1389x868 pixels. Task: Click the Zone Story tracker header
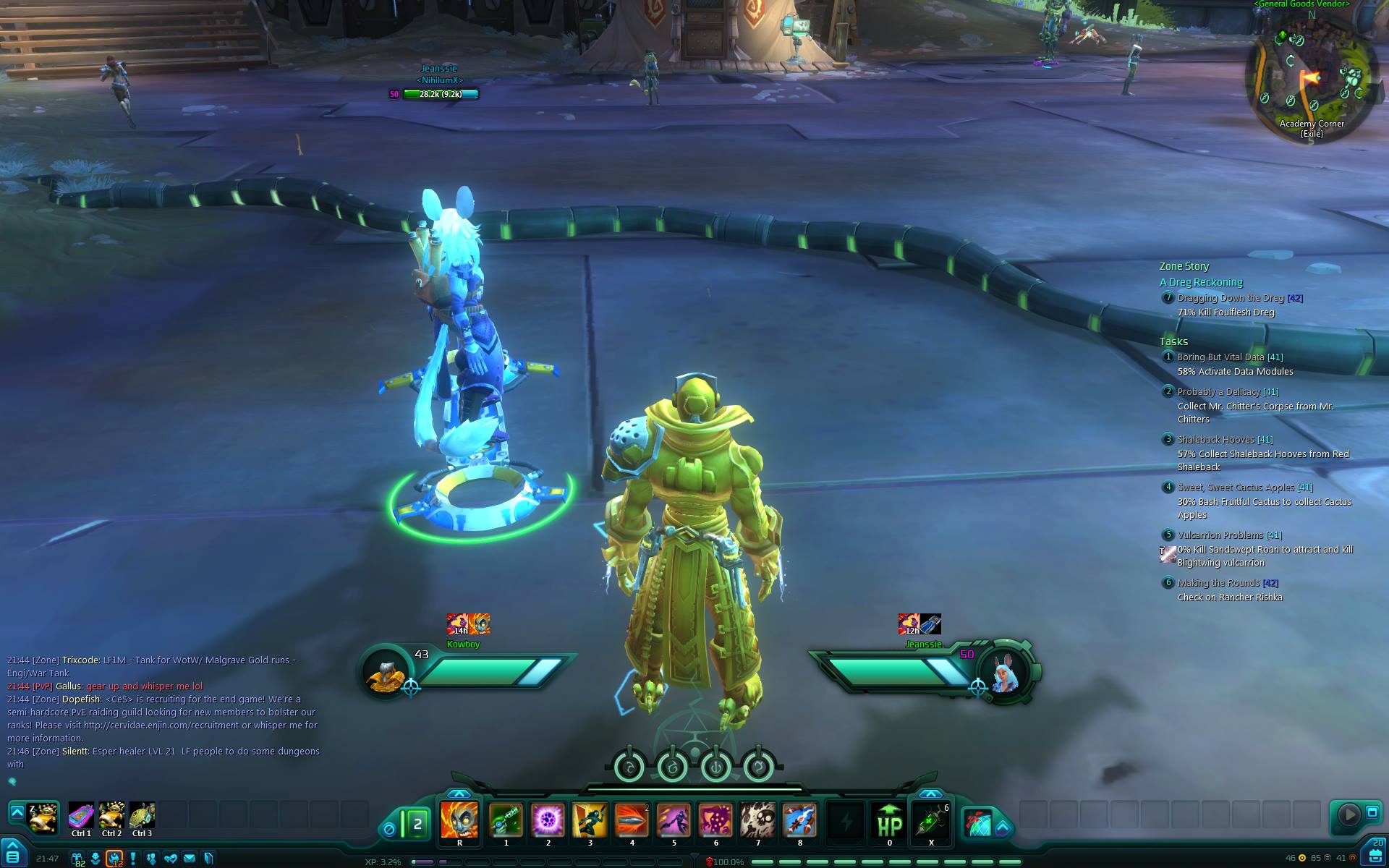pos(1184,266)
